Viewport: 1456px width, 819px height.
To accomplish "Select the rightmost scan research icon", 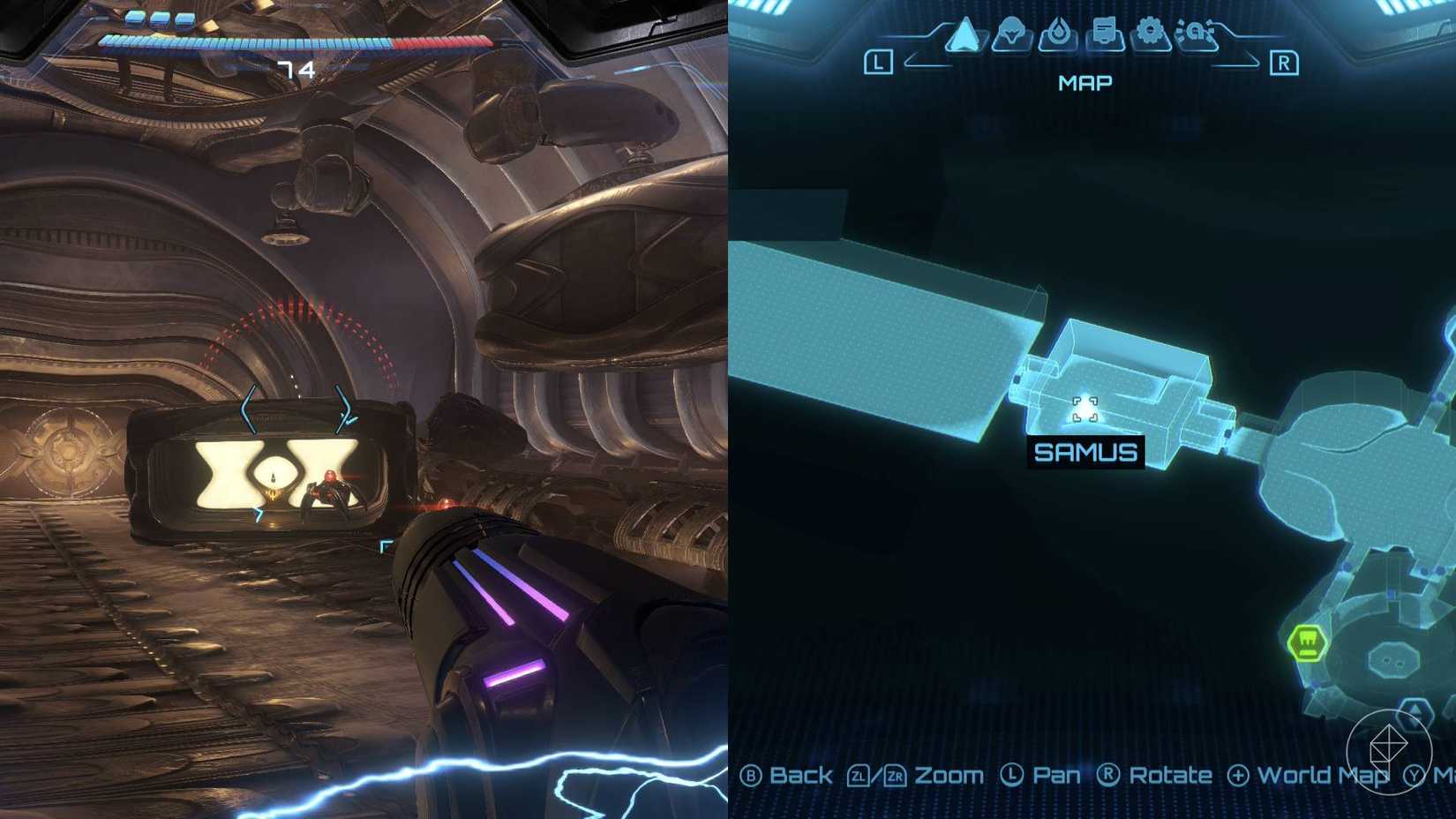I will [1195, 31].
